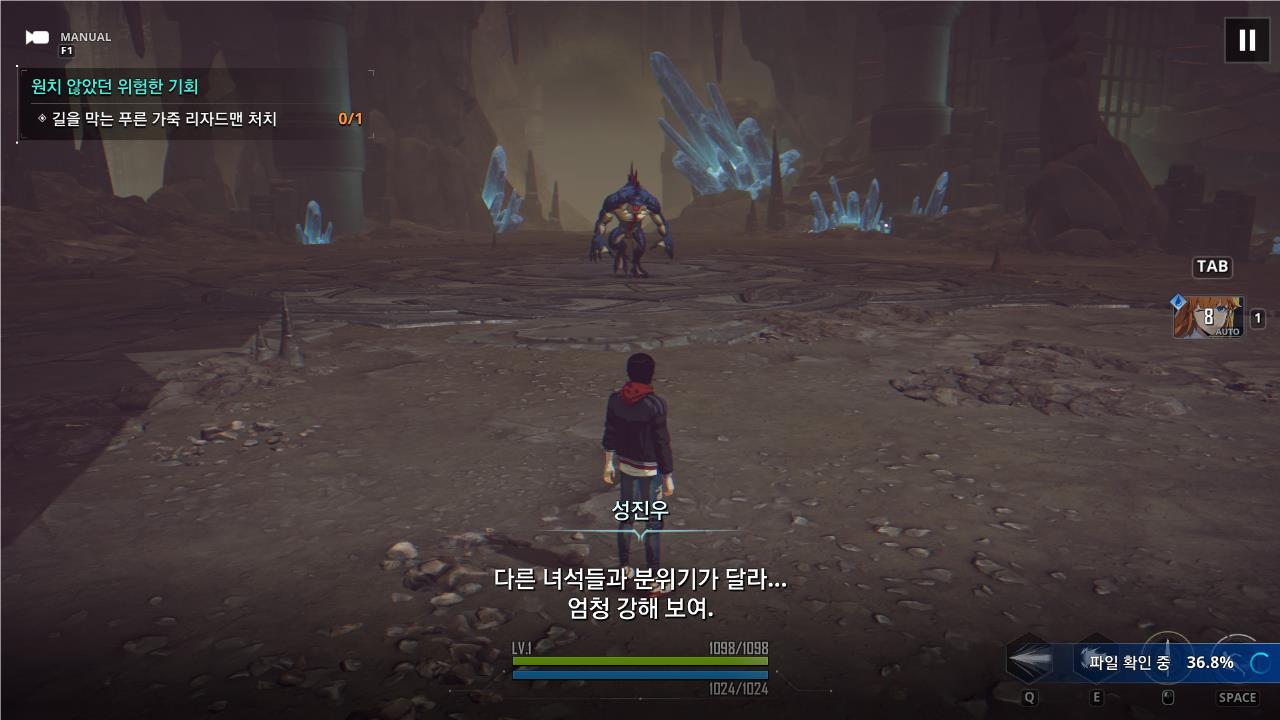
Task: Click the character name label 성진우
Action: pos(640,508)
